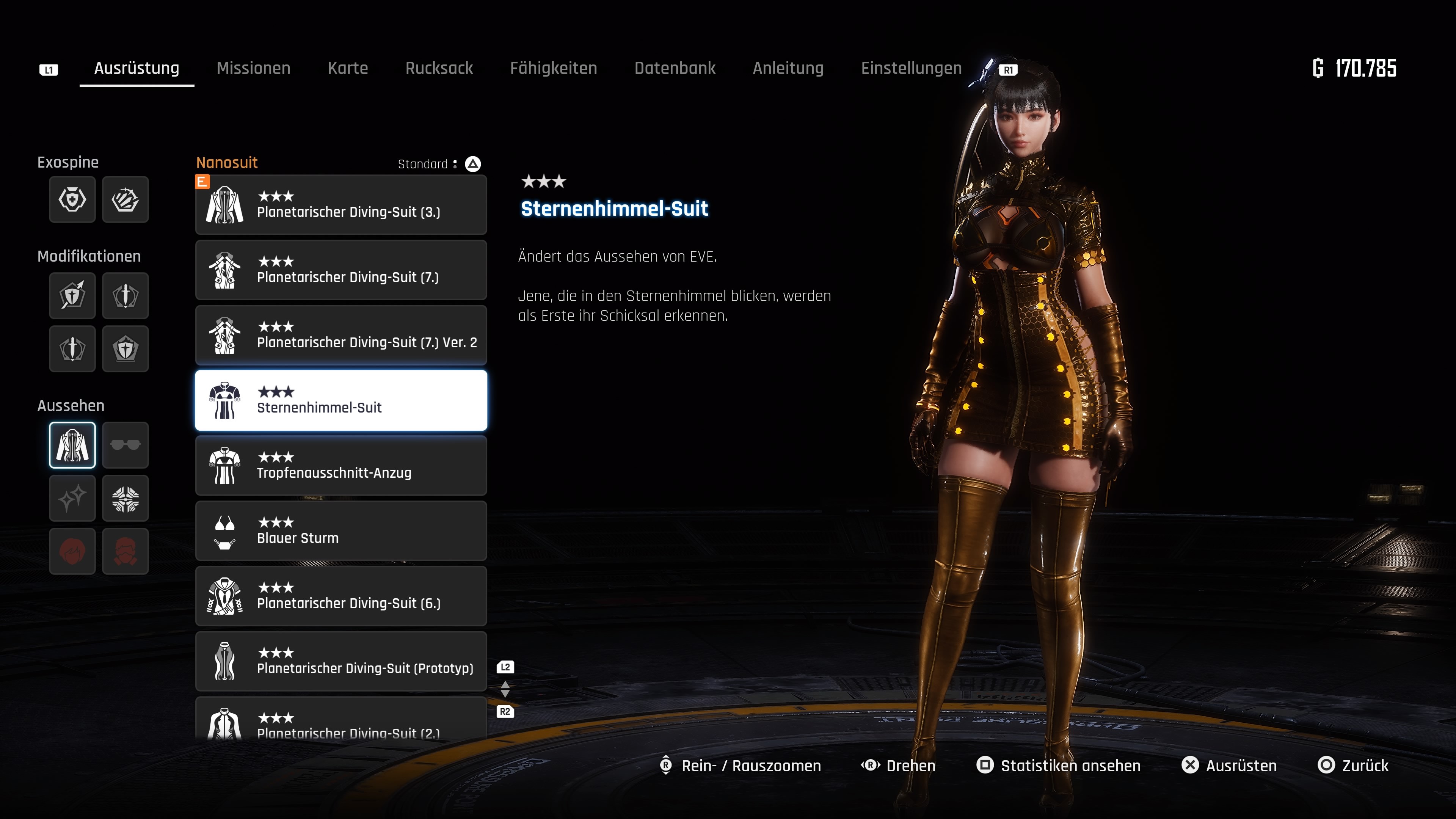Toggle the equipped Planetarischer Diving-Suit (3.)

(341, 205)
